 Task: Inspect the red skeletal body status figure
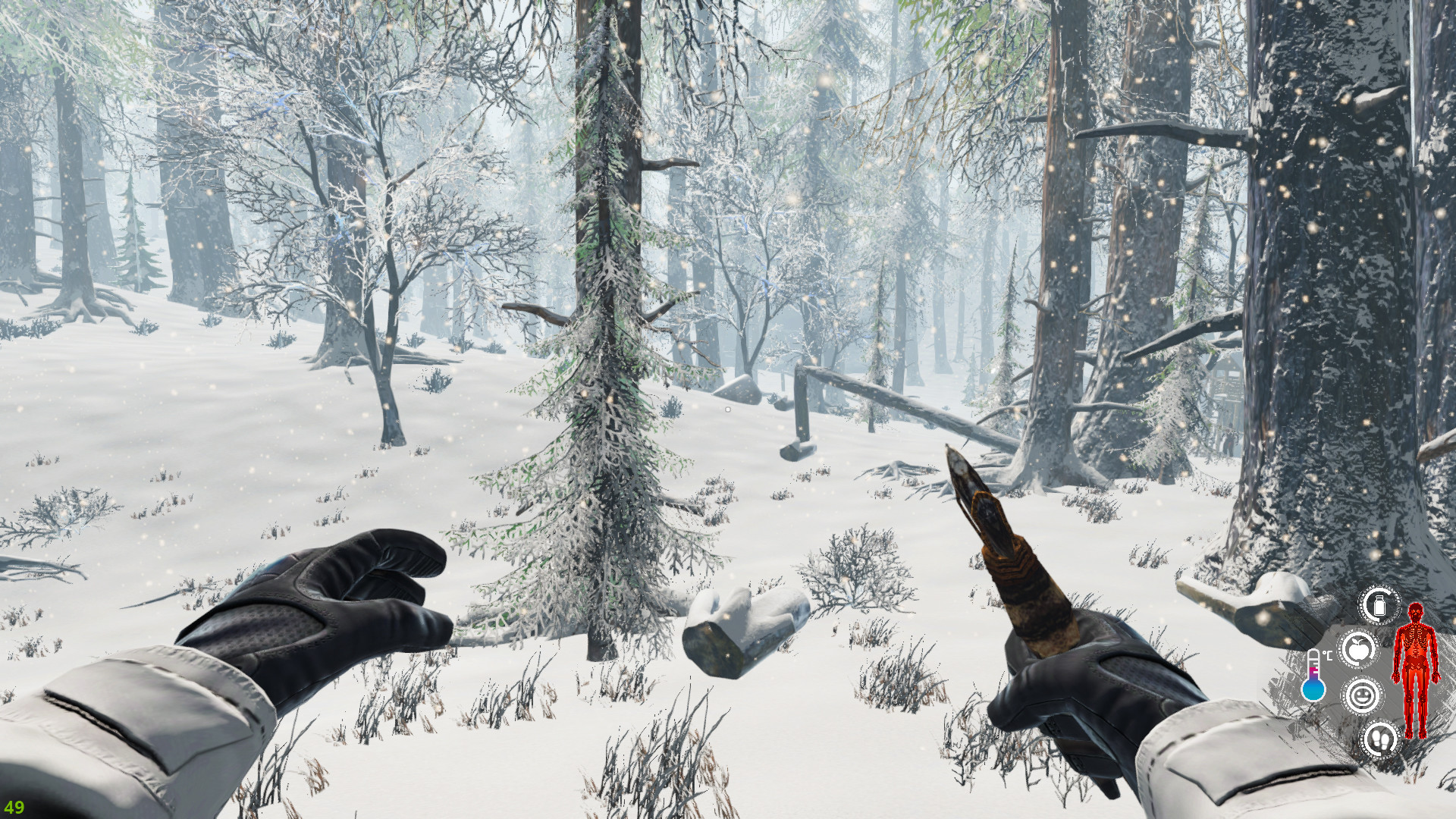click(1416, 672)
